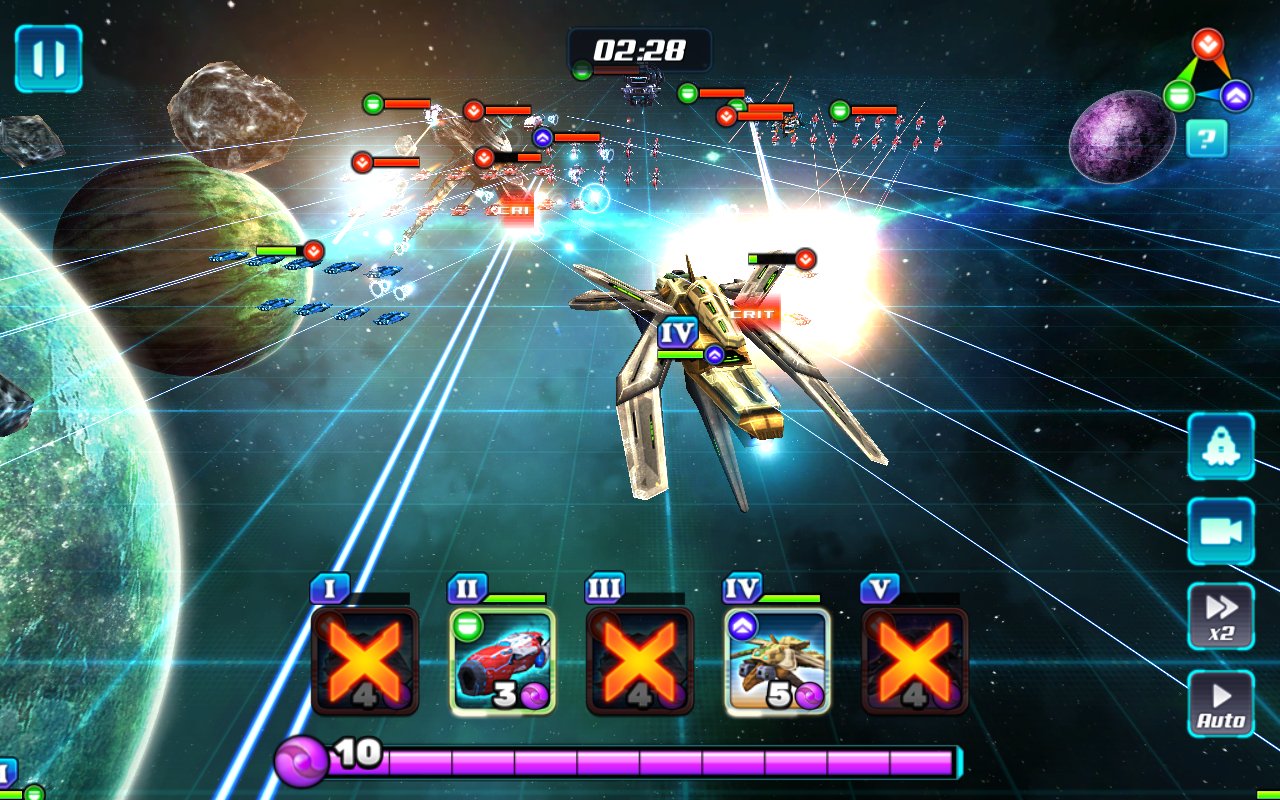Click the element advantage triangle chart
Viewport: 1280px width, 800px height.
1208,74
